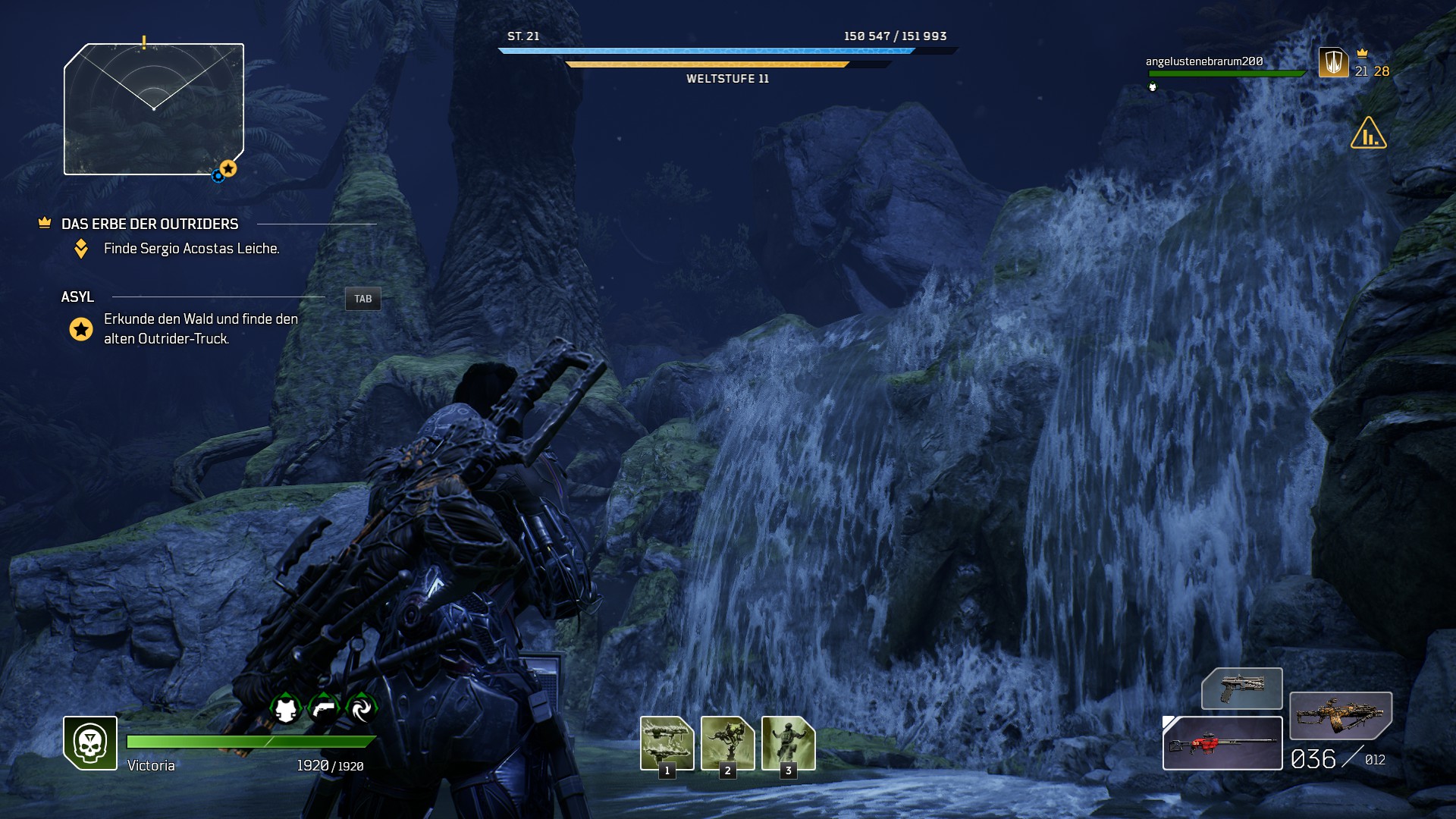
Task: Activate skill slot 2 ability
Action: 727,742
